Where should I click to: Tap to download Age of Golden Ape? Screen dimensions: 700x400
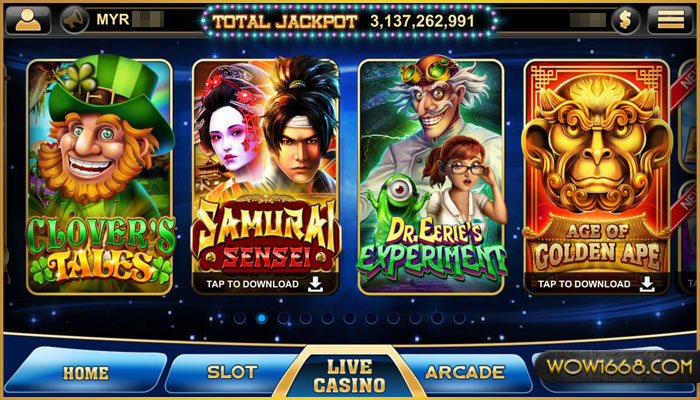pos(596,284)
